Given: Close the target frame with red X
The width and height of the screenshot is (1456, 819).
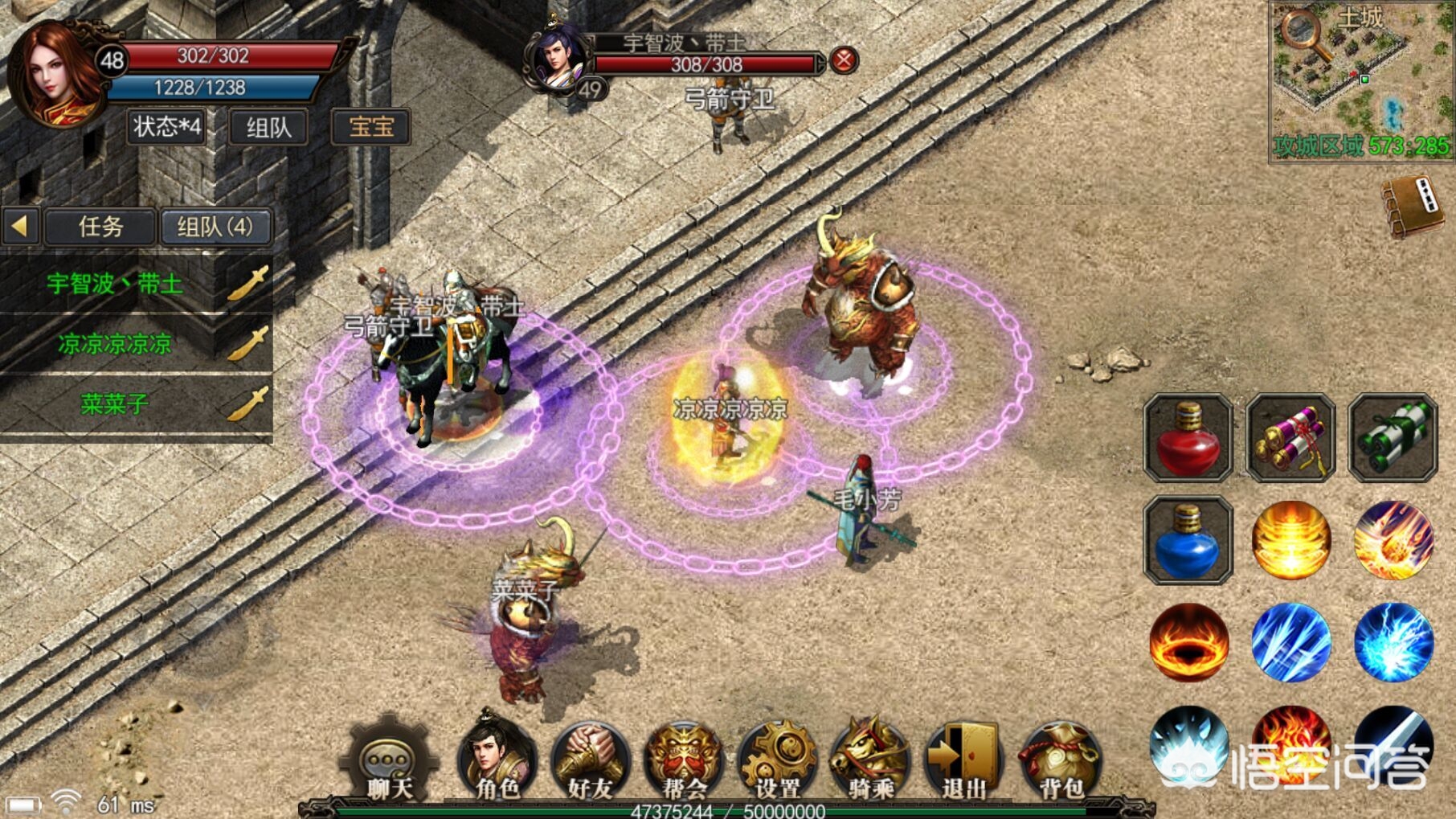Looking at the screenshot, I should [x=843, y=60].
